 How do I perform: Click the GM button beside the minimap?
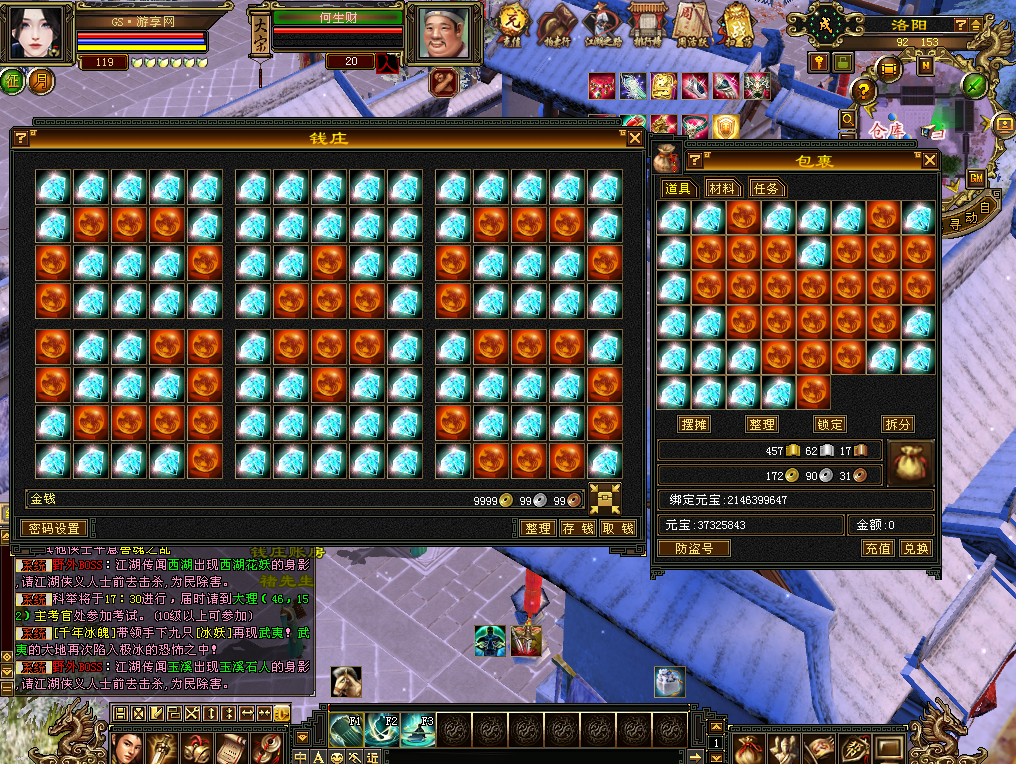click(976, 178)
